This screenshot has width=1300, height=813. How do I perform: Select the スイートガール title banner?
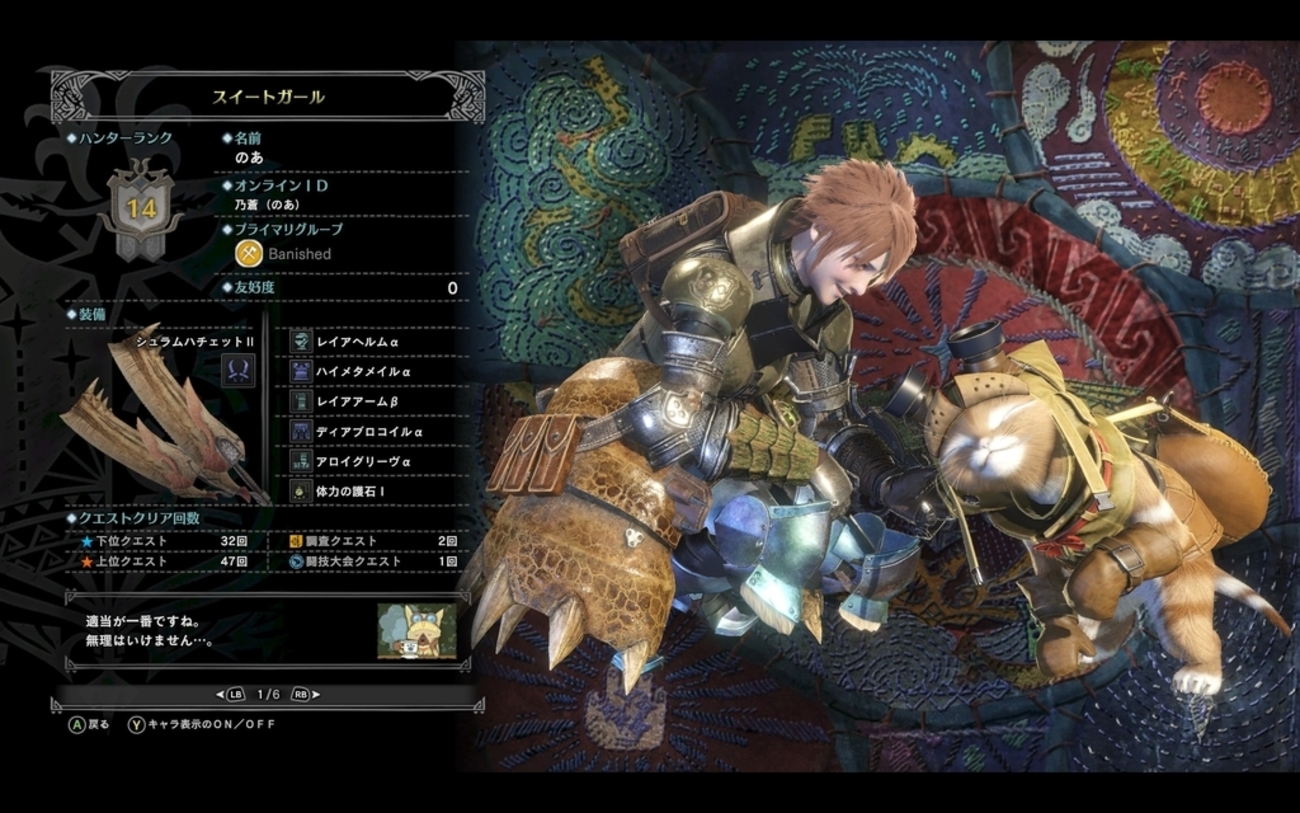pos(267,98)
